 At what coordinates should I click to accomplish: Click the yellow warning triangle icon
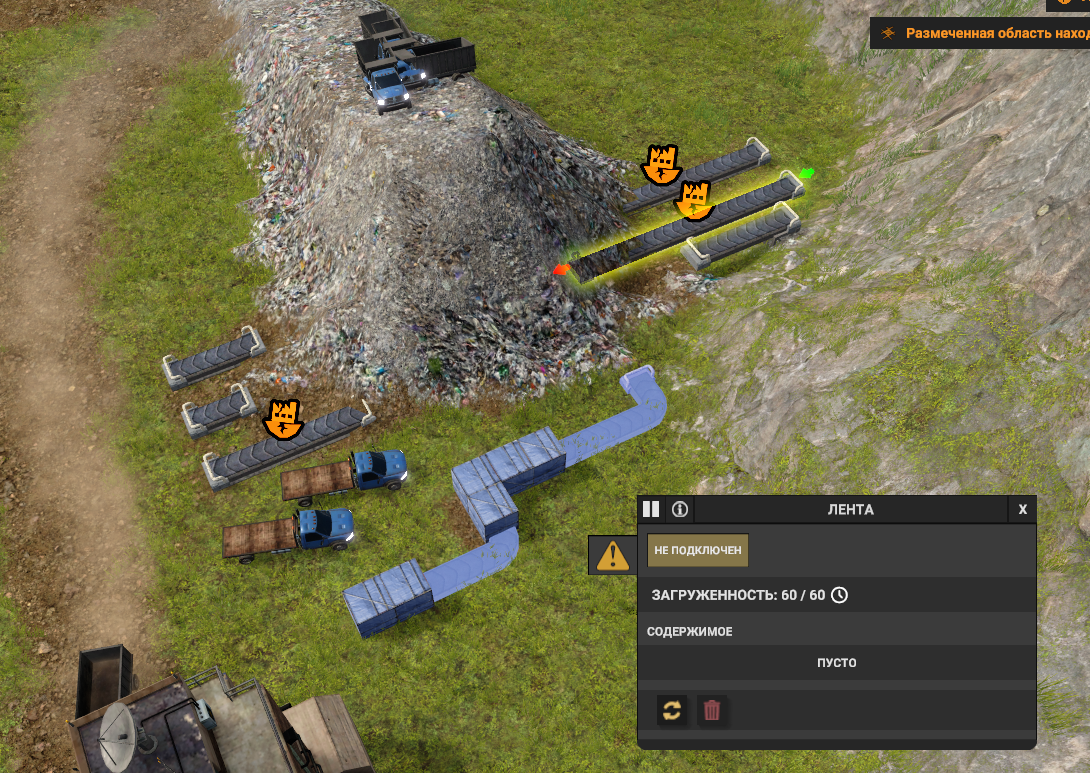(612, 554)
